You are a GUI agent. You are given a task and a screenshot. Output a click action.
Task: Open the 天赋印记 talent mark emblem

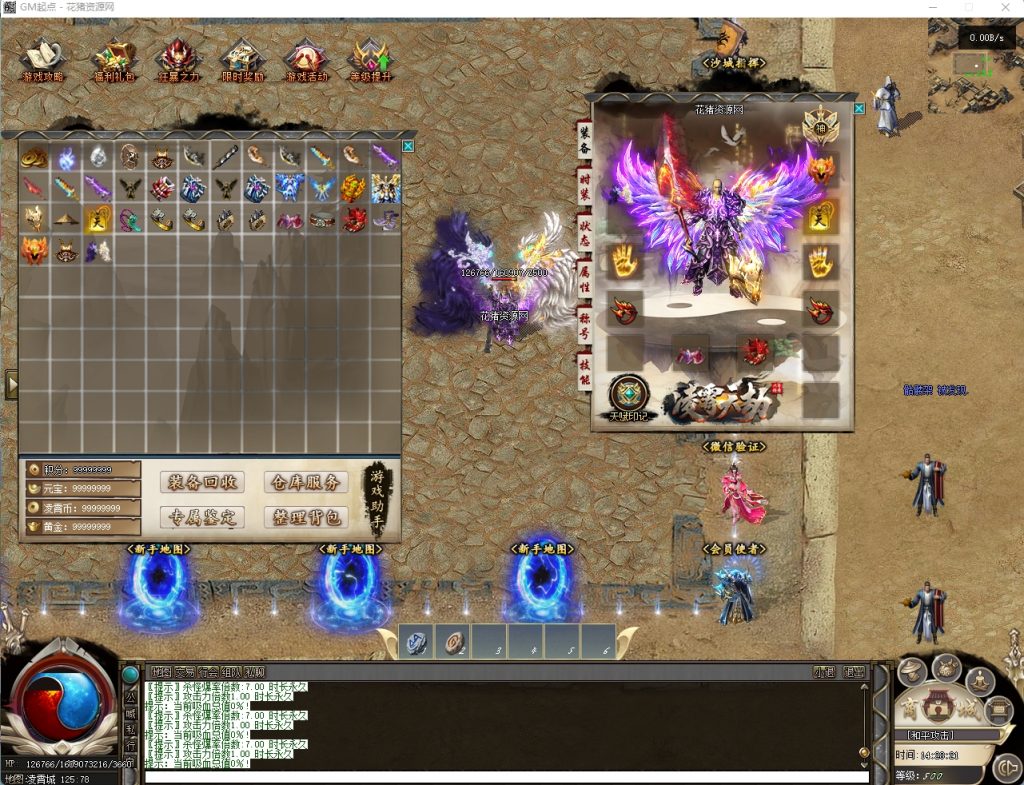pos(630,397)
